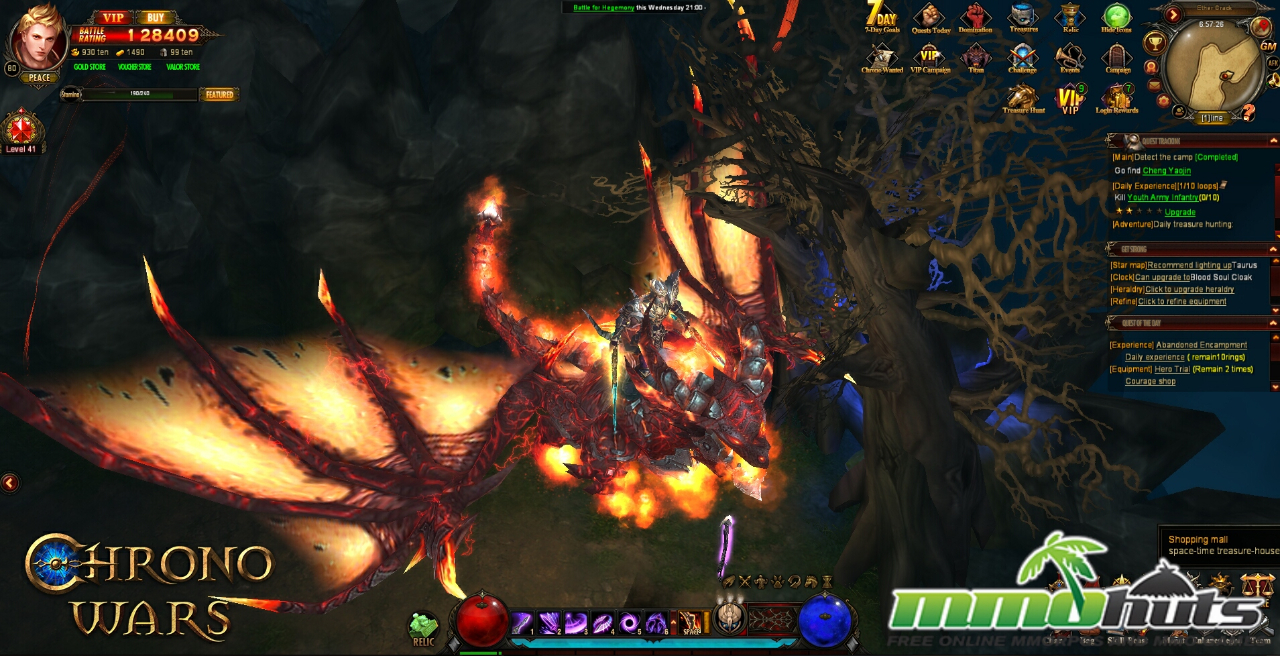
Task: Open the Featured button by stamina bar
Action: pos(218,95)
